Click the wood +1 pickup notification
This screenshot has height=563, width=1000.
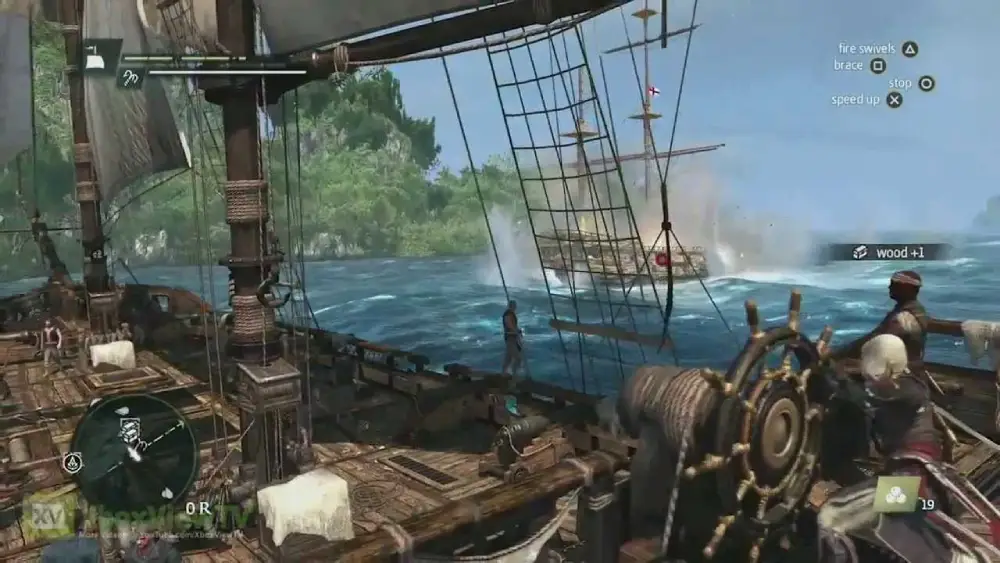[886, 252]
